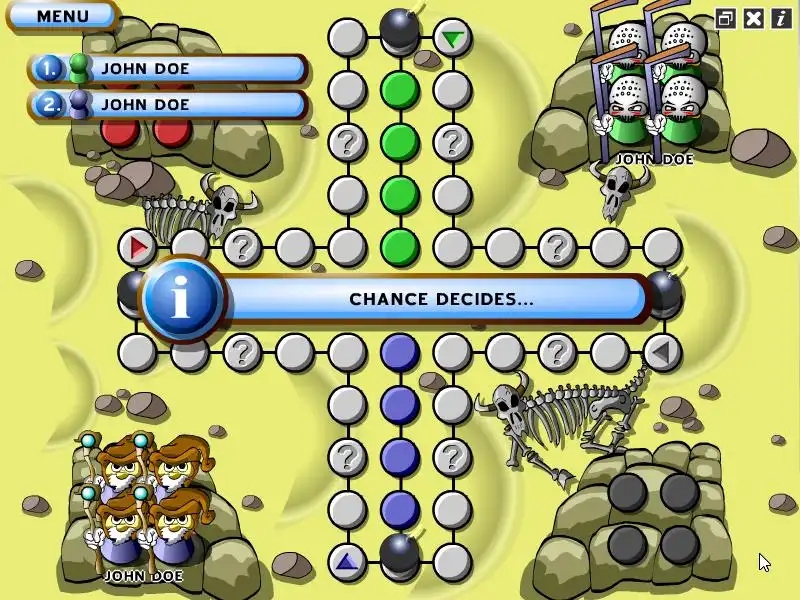
Task: Open the MENU button
Action: click(x=62, y=16)
